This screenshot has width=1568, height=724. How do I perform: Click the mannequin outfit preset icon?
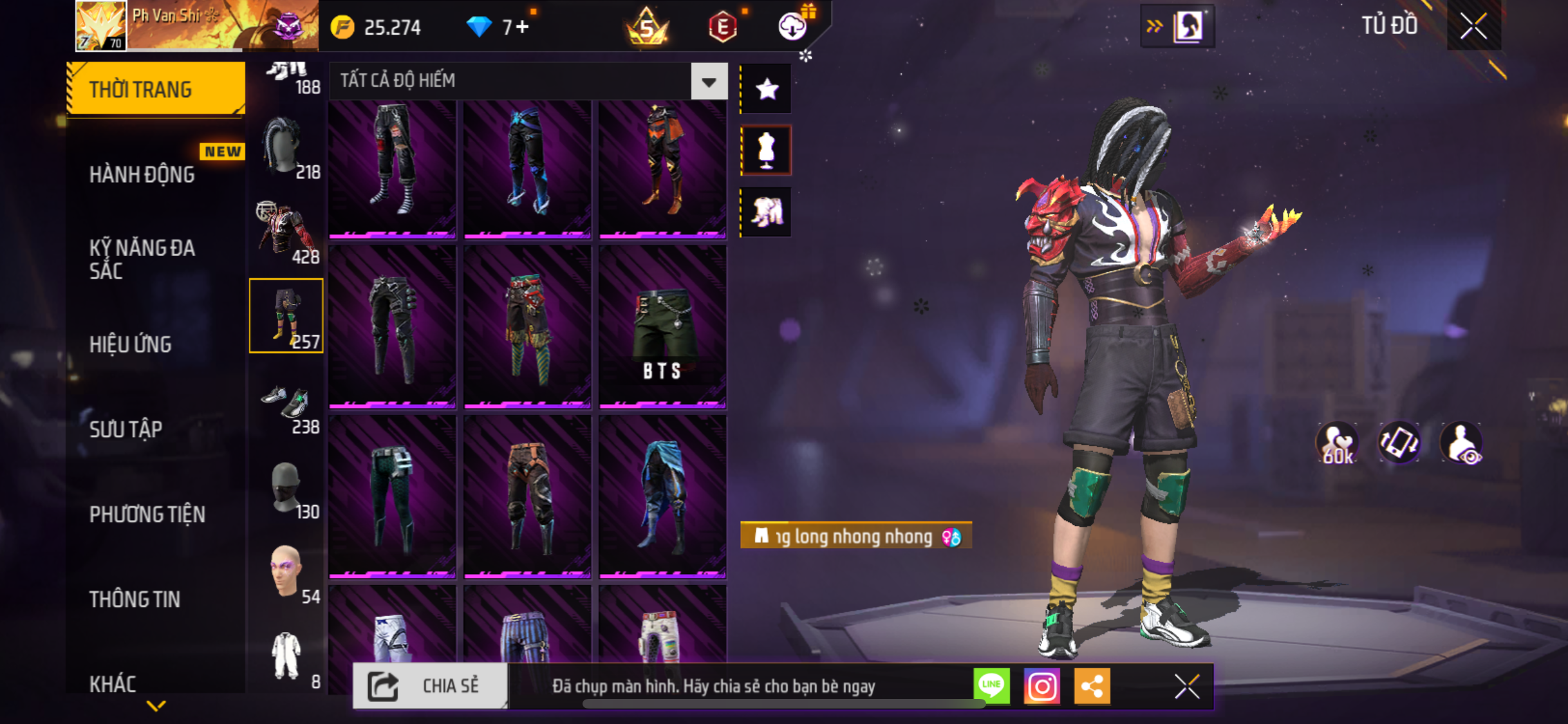767,150
